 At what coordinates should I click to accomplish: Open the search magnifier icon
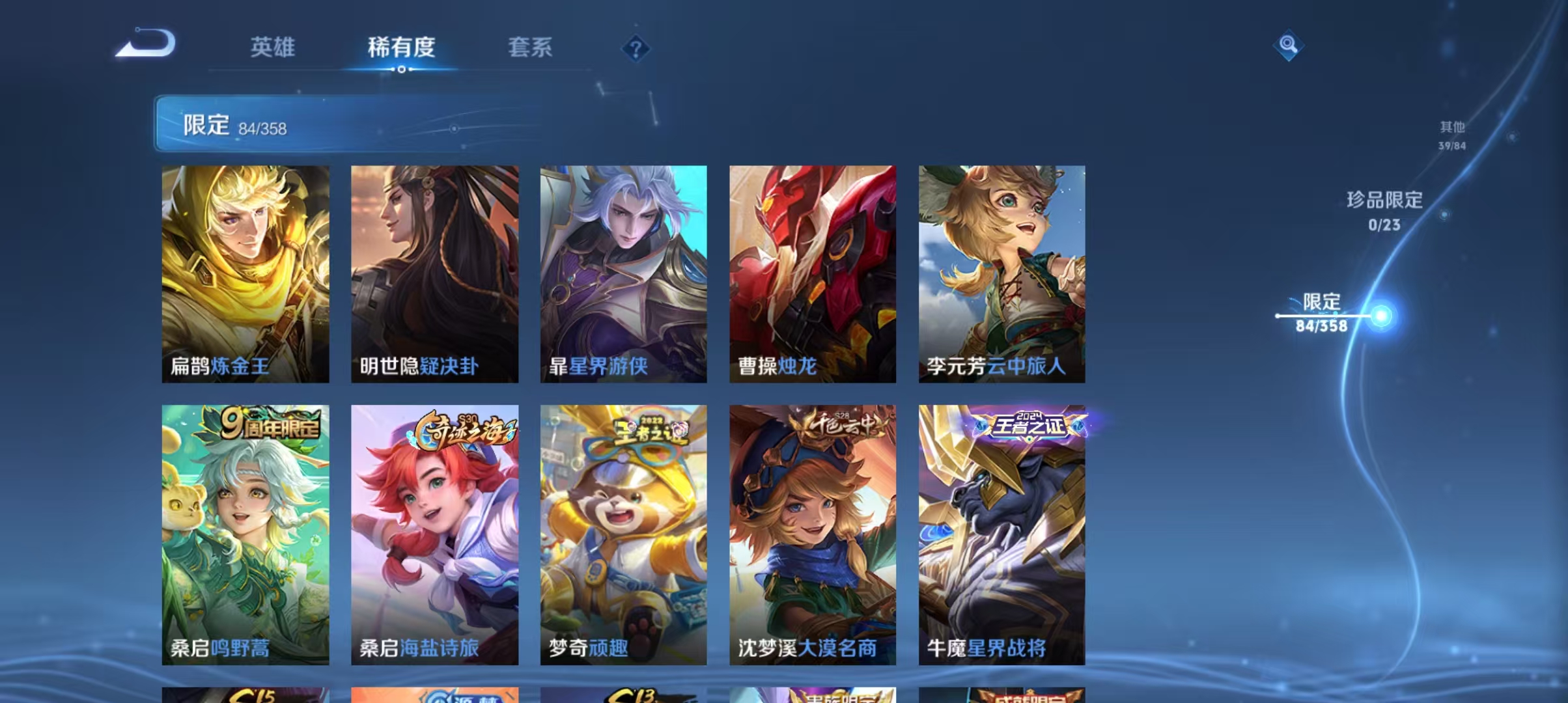pyautogui.click(x=1289, y=47)
